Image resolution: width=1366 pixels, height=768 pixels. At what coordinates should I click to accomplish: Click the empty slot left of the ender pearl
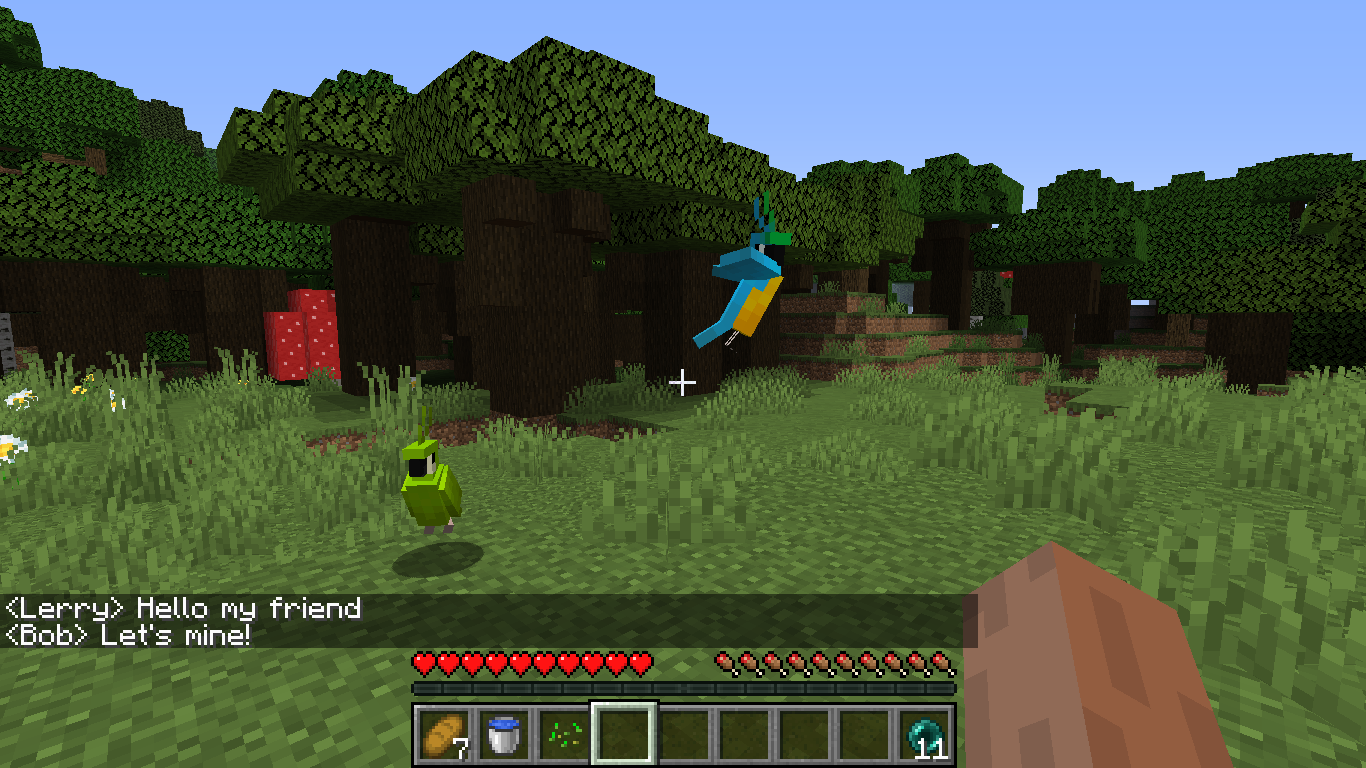pyautogui.click(x=866, y=734)
